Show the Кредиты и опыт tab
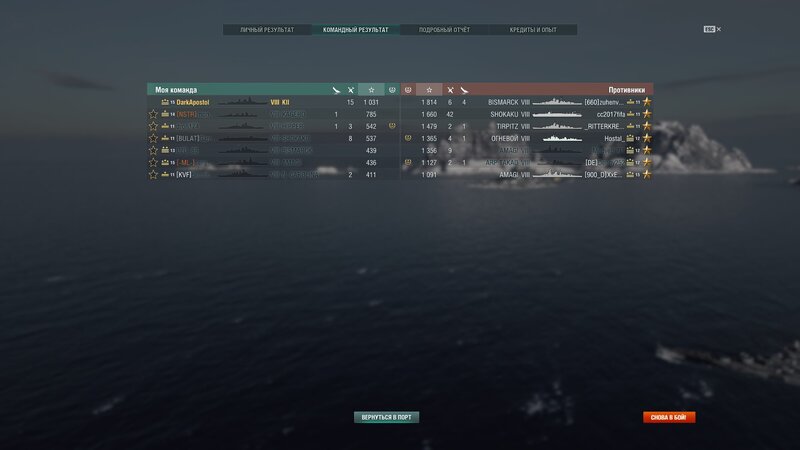This screenshot has width=800, height=450. tap(532, 30)
